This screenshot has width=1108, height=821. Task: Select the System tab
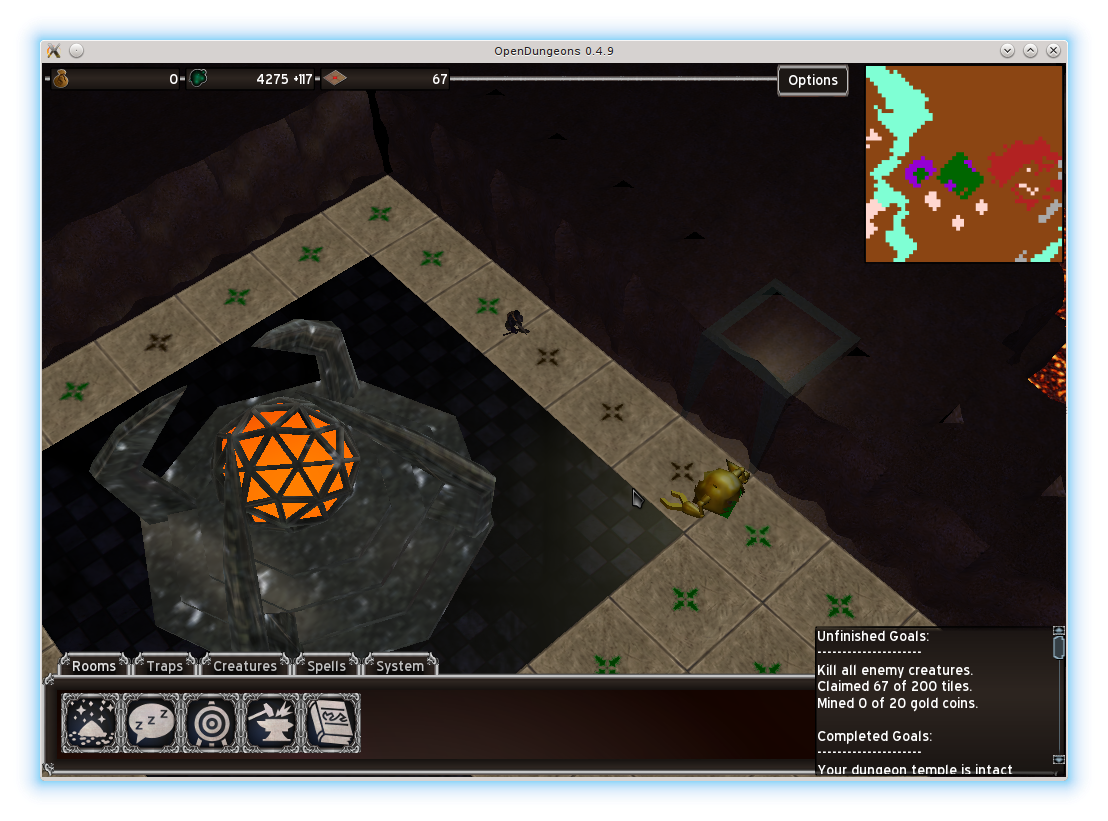tap(400, 666)
